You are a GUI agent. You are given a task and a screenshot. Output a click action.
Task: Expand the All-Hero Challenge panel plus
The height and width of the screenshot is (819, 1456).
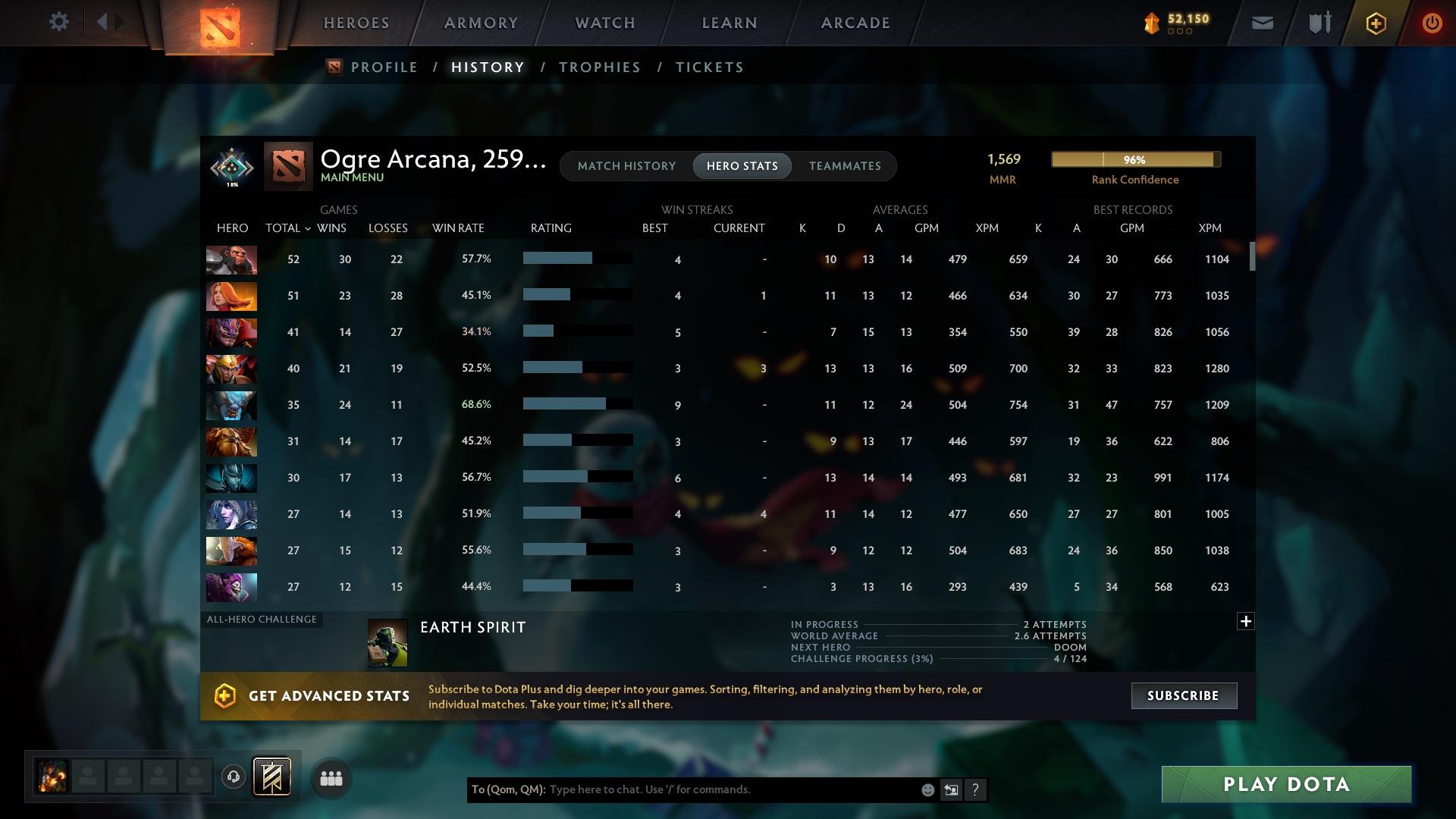[1245, 620]
